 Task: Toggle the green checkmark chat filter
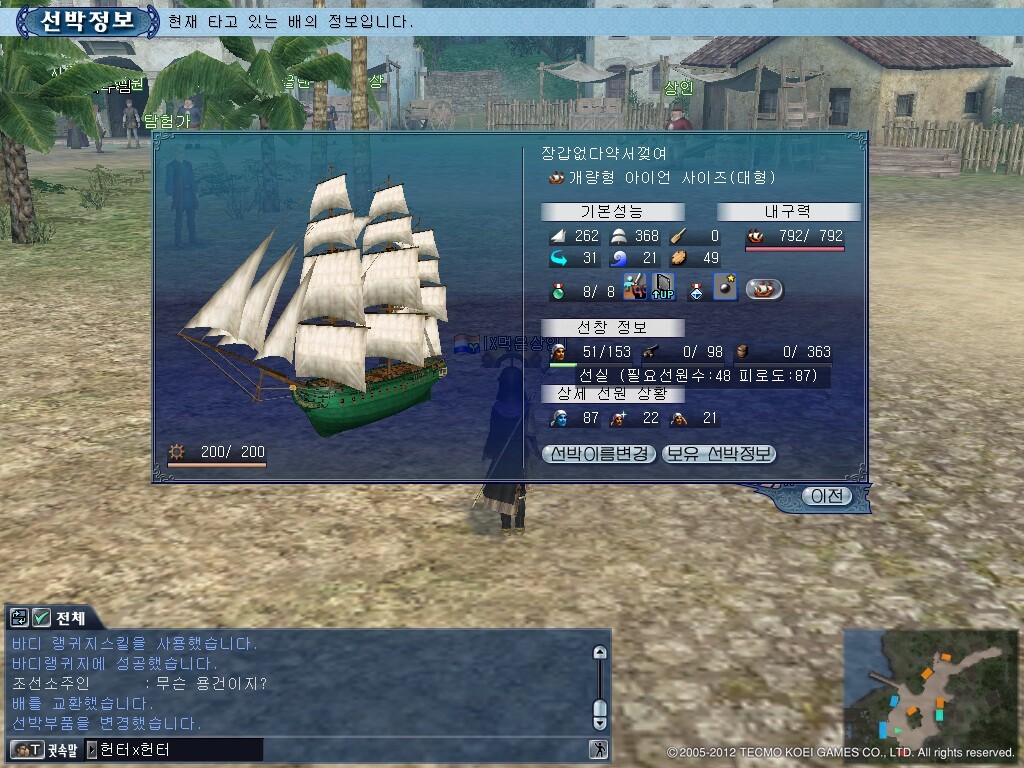coord(42,618)
